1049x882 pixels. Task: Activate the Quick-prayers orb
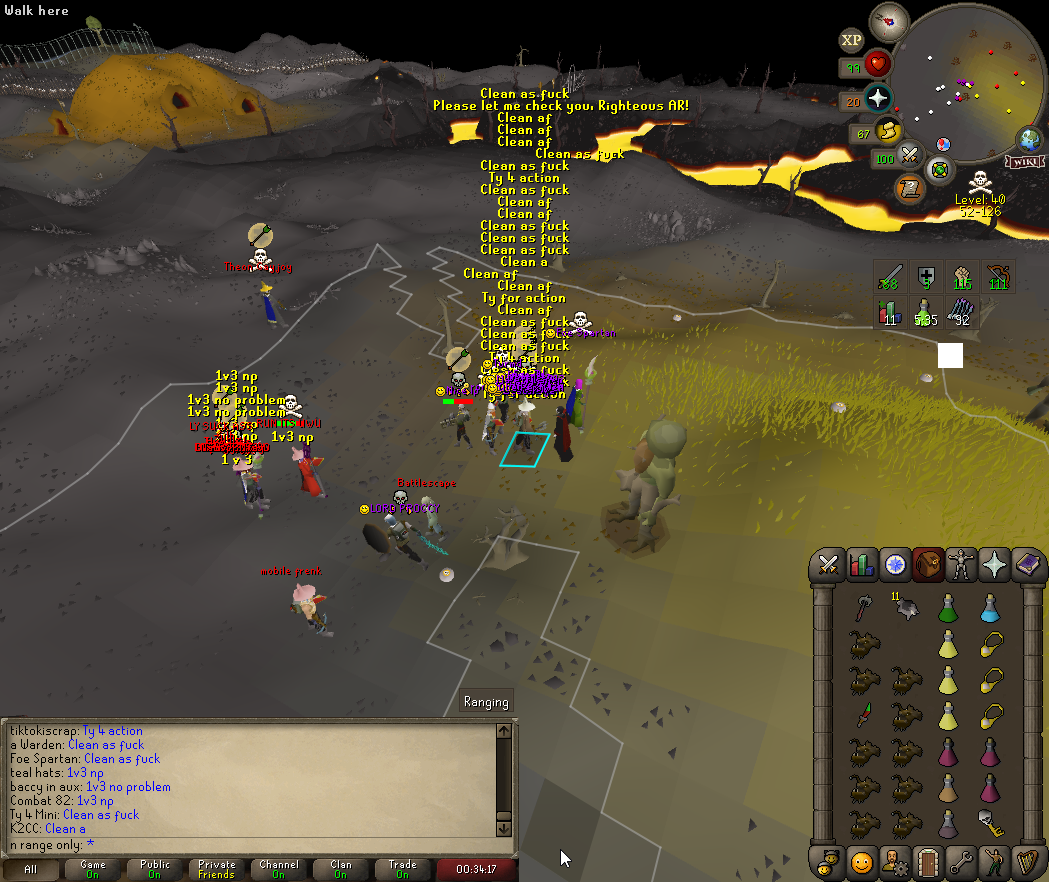point(877,98)
